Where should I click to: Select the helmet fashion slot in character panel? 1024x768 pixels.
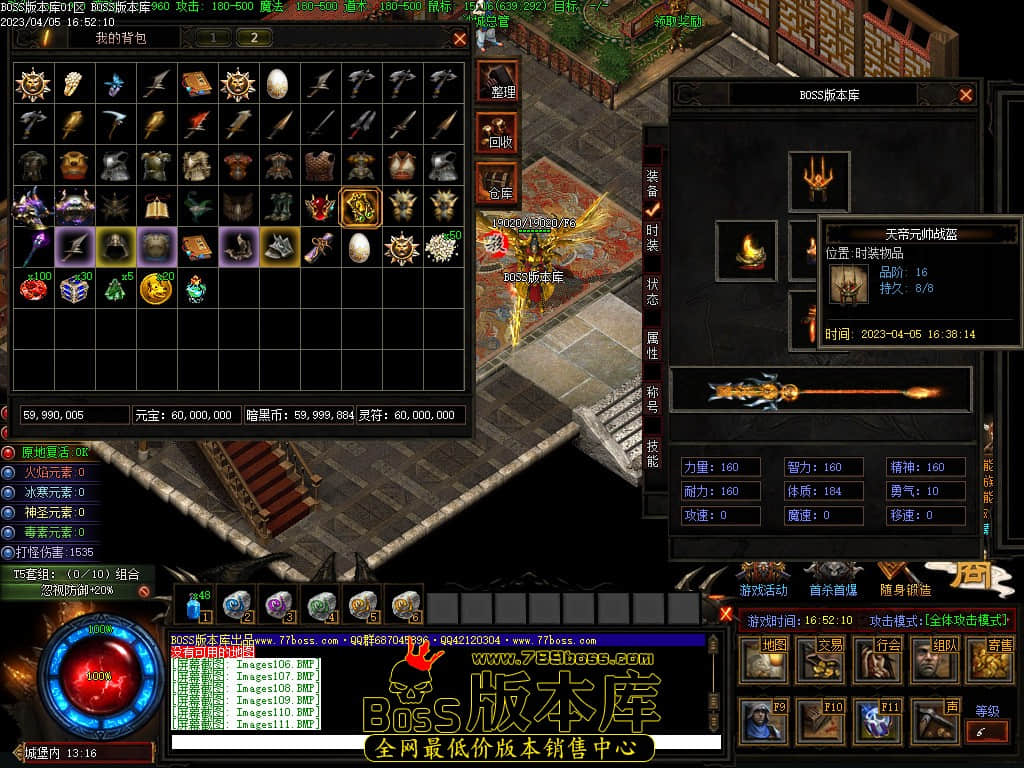pos(819,181)
